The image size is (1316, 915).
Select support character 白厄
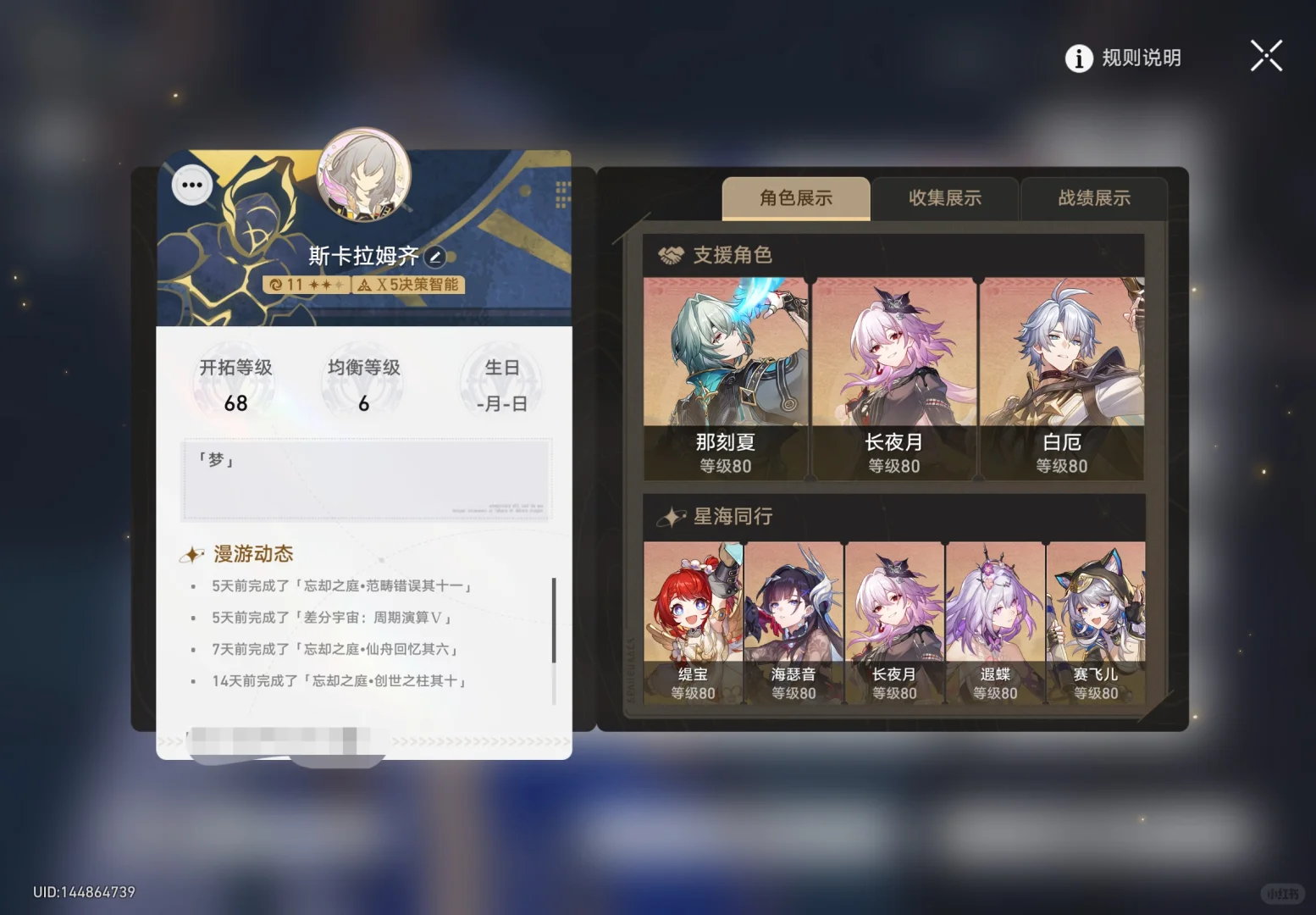[x=1063, y=369]
